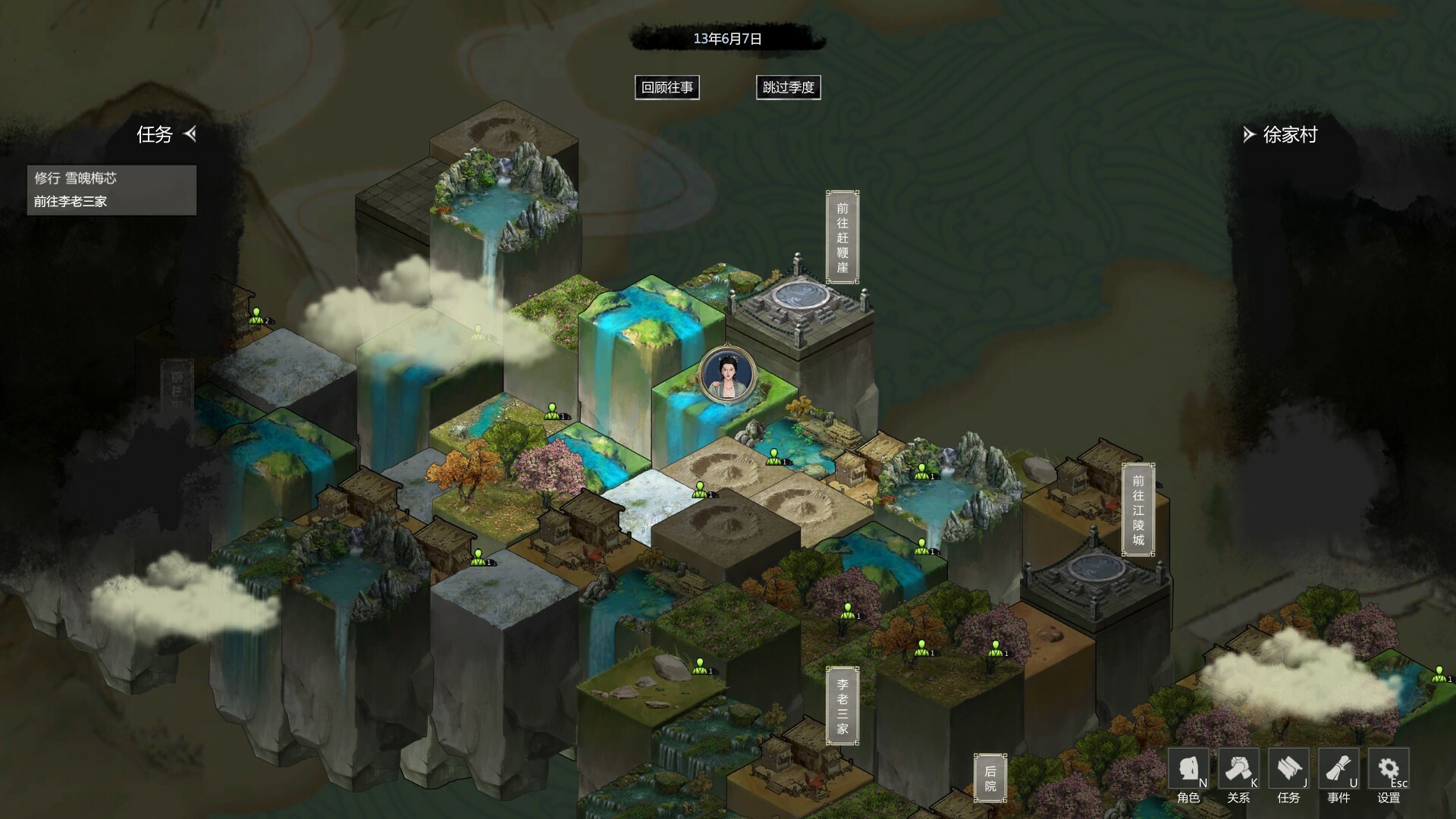Open the 设置 settings gear
The image size is (1456, 819).
pyautogui.click(x=1389, y=775)
